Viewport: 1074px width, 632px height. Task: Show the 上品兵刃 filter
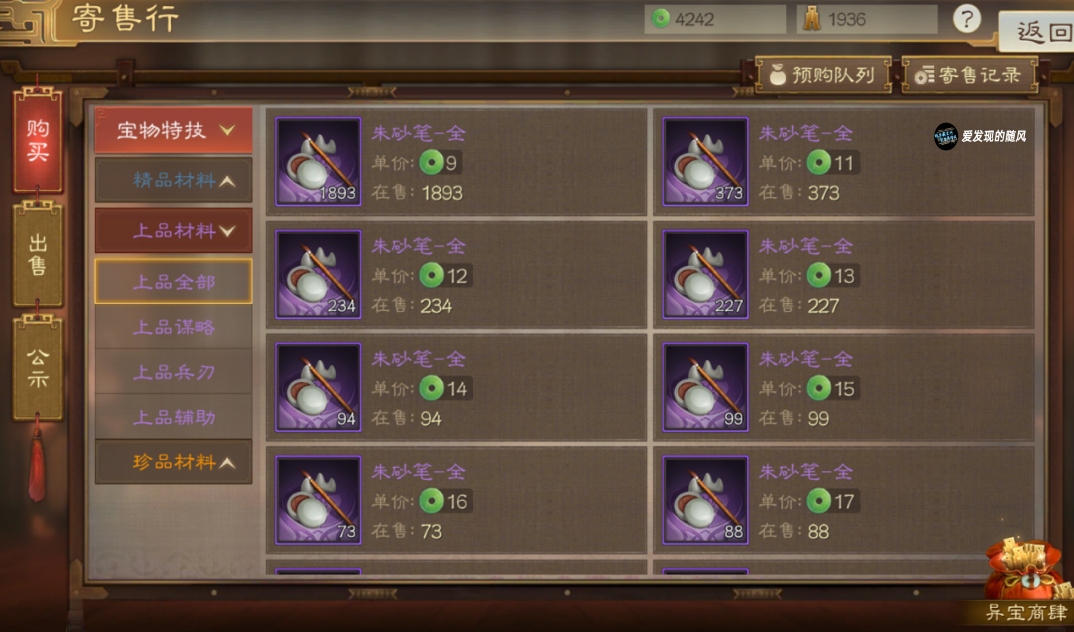click(174, 372)
